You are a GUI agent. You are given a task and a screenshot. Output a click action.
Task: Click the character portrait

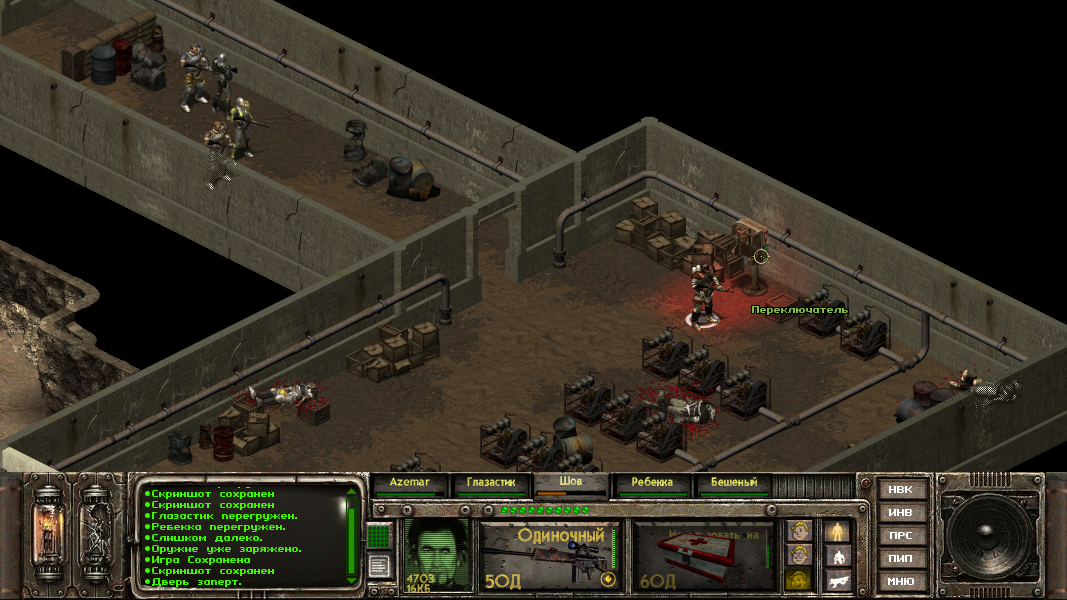click(436, 553)
